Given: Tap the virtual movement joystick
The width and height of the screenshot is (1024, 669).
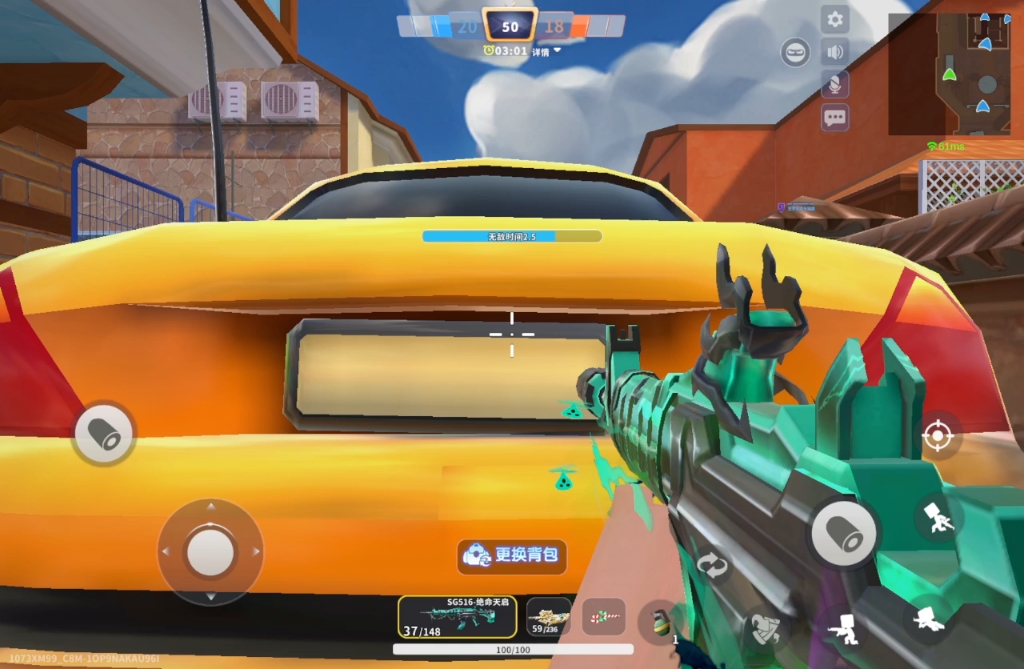Looking at the screenshot, I should [x=210, y=552].
